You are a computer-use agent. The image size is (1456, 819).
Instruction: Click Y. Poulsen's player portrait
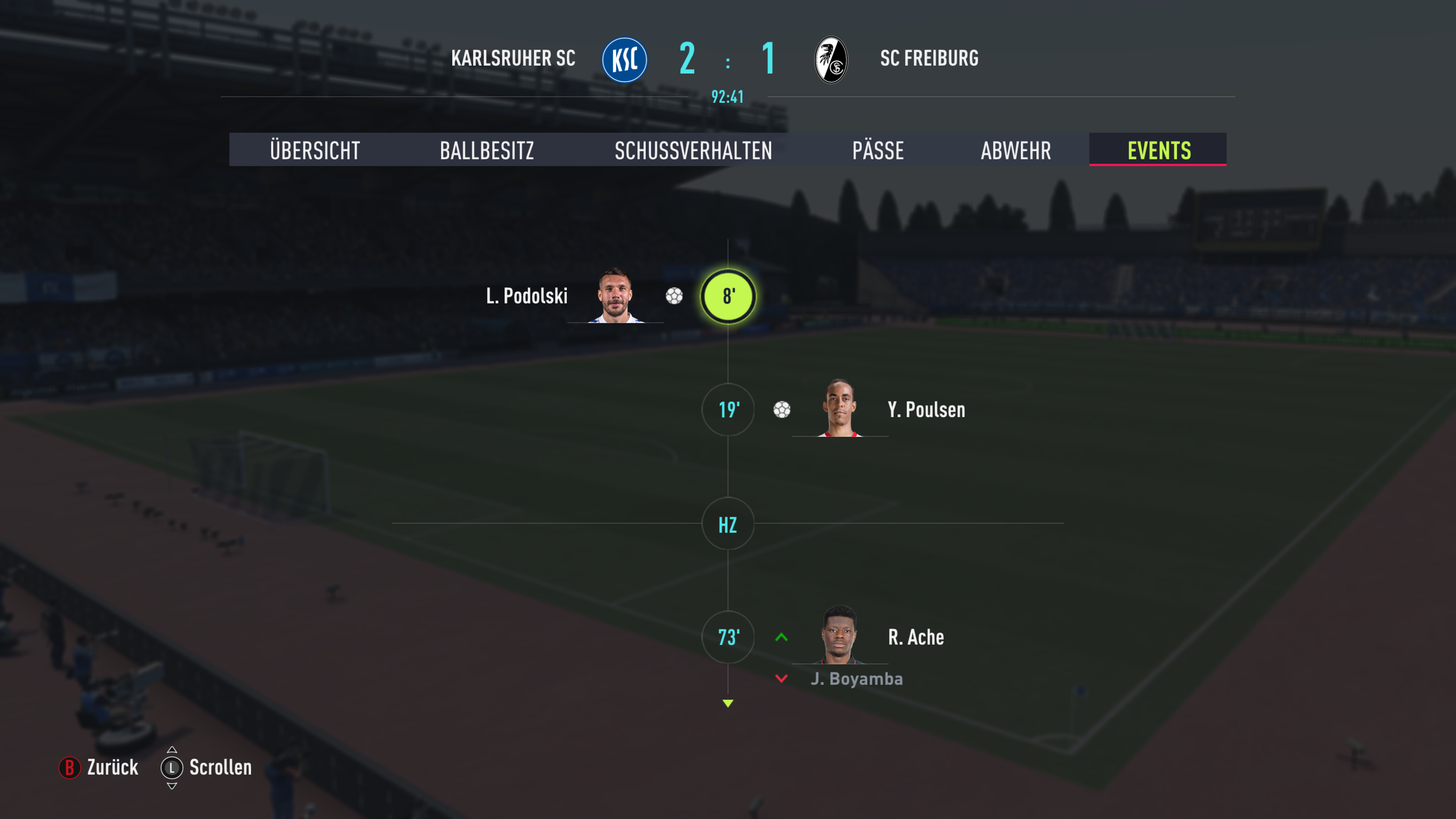point(840,409)
